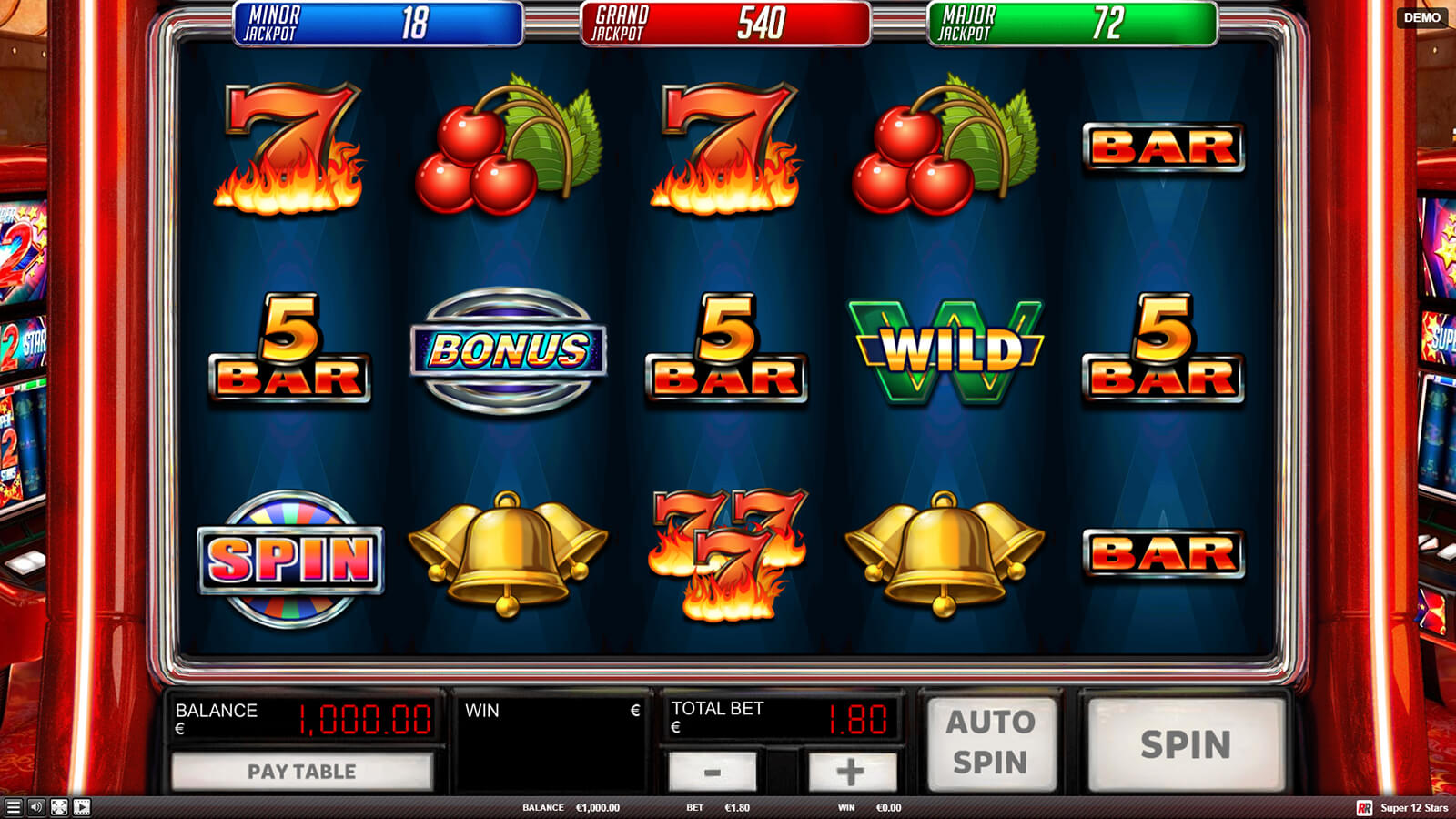
Task: Click the film-strip play icon
Action: pos(82,807)
